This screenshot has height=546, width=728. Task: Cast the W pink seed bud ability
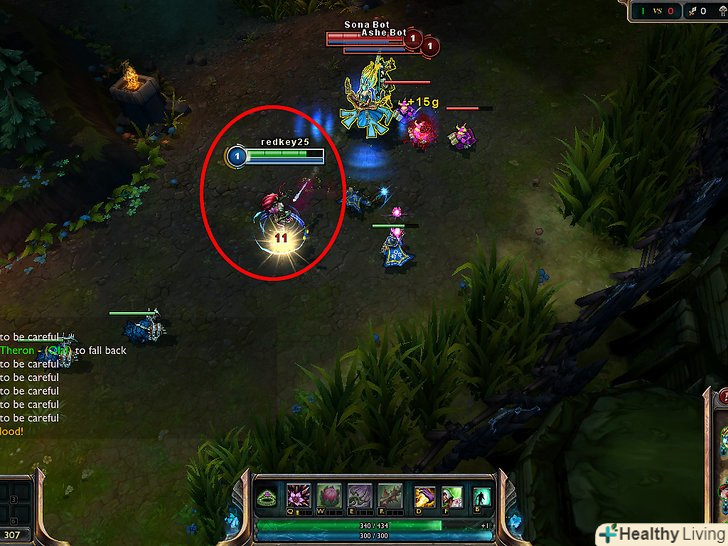tap(329, 496)
